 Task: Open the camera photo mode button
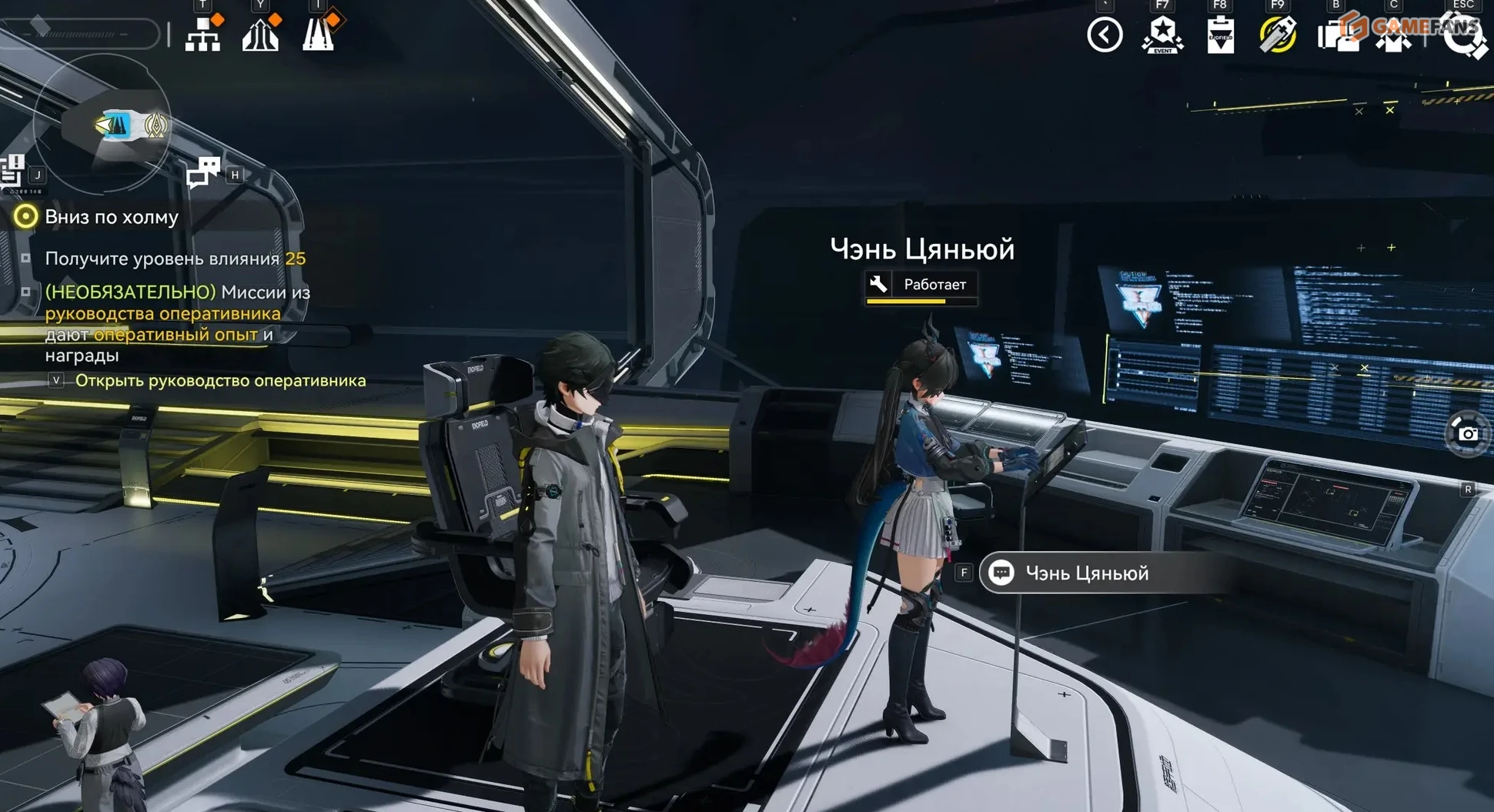(1467, 433)
